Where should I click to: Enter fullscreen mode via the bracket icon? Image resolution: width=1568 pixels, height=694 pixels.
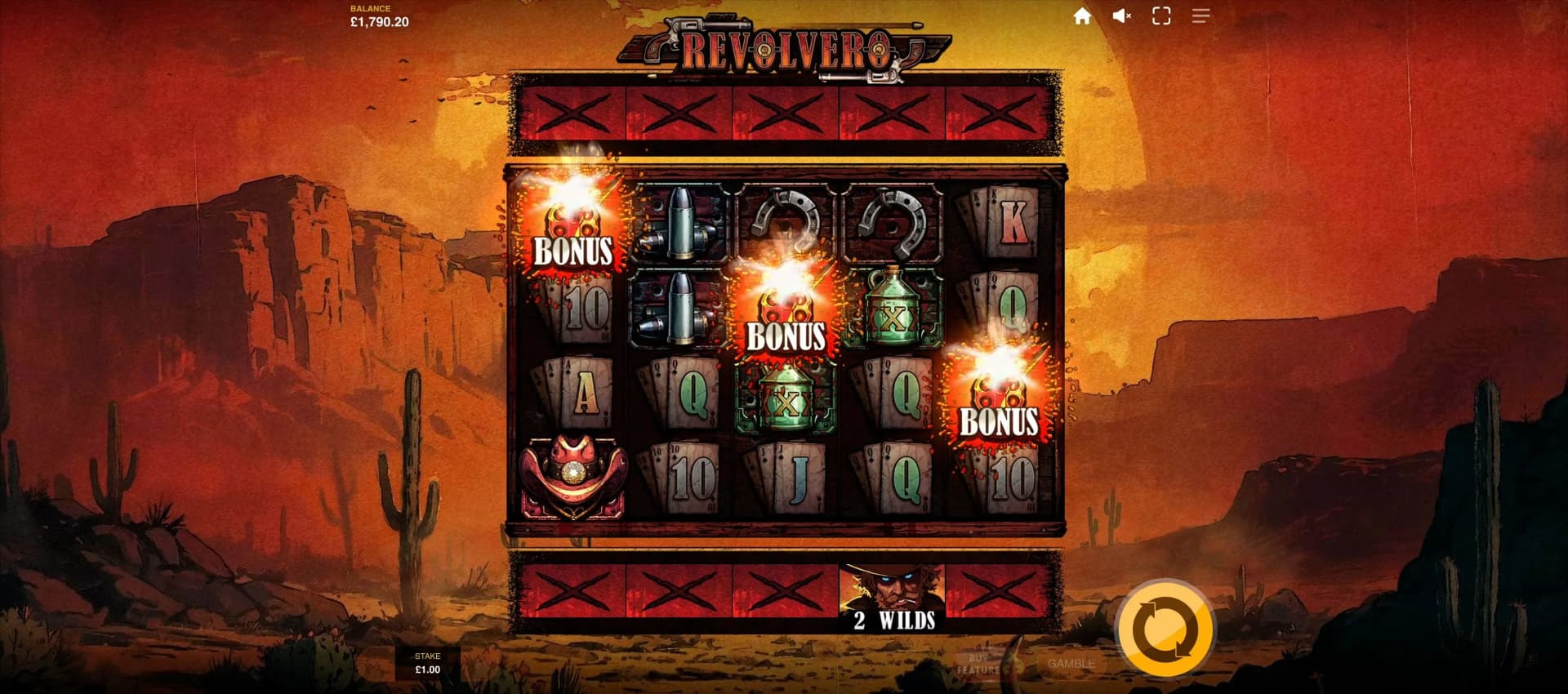(1160, 16)
